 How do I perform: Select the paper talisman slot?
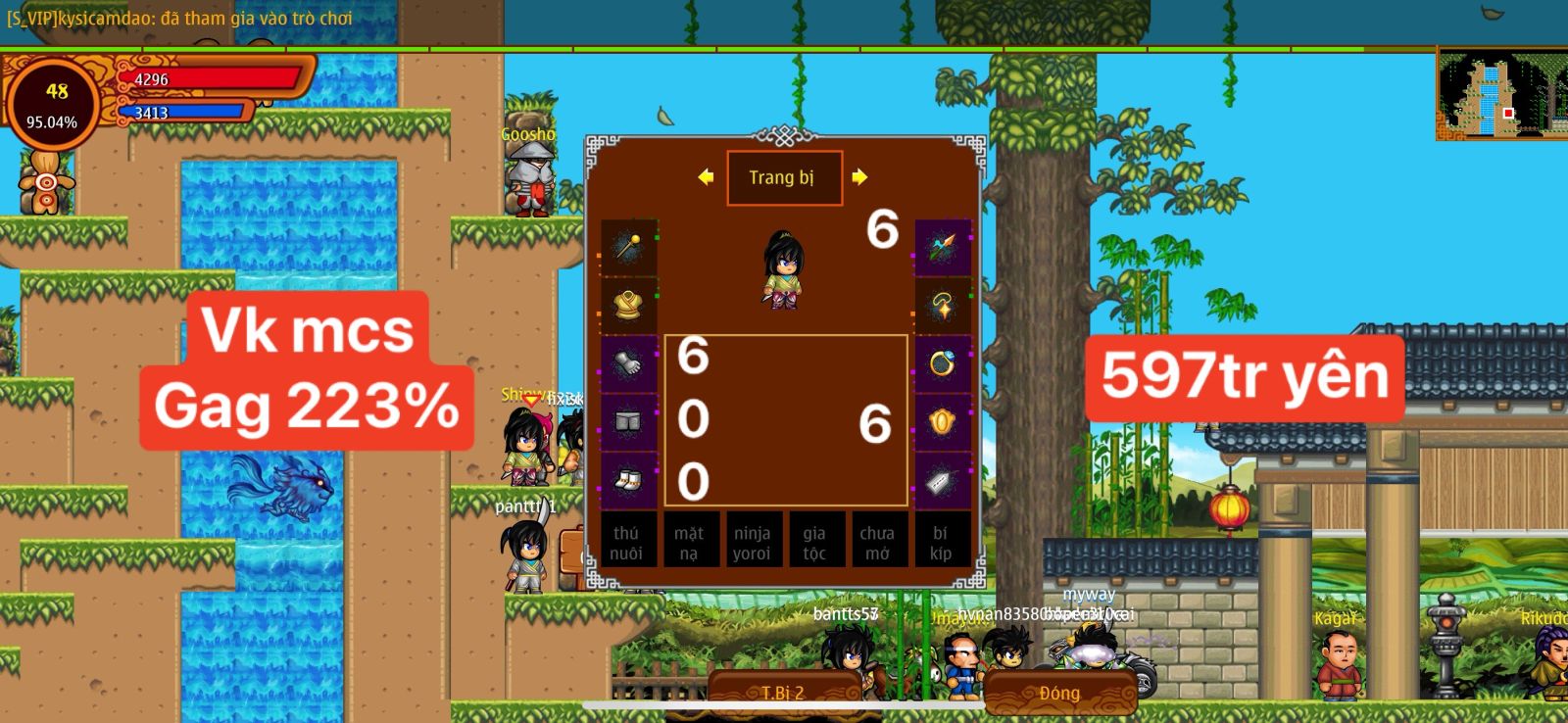point(942,480)
